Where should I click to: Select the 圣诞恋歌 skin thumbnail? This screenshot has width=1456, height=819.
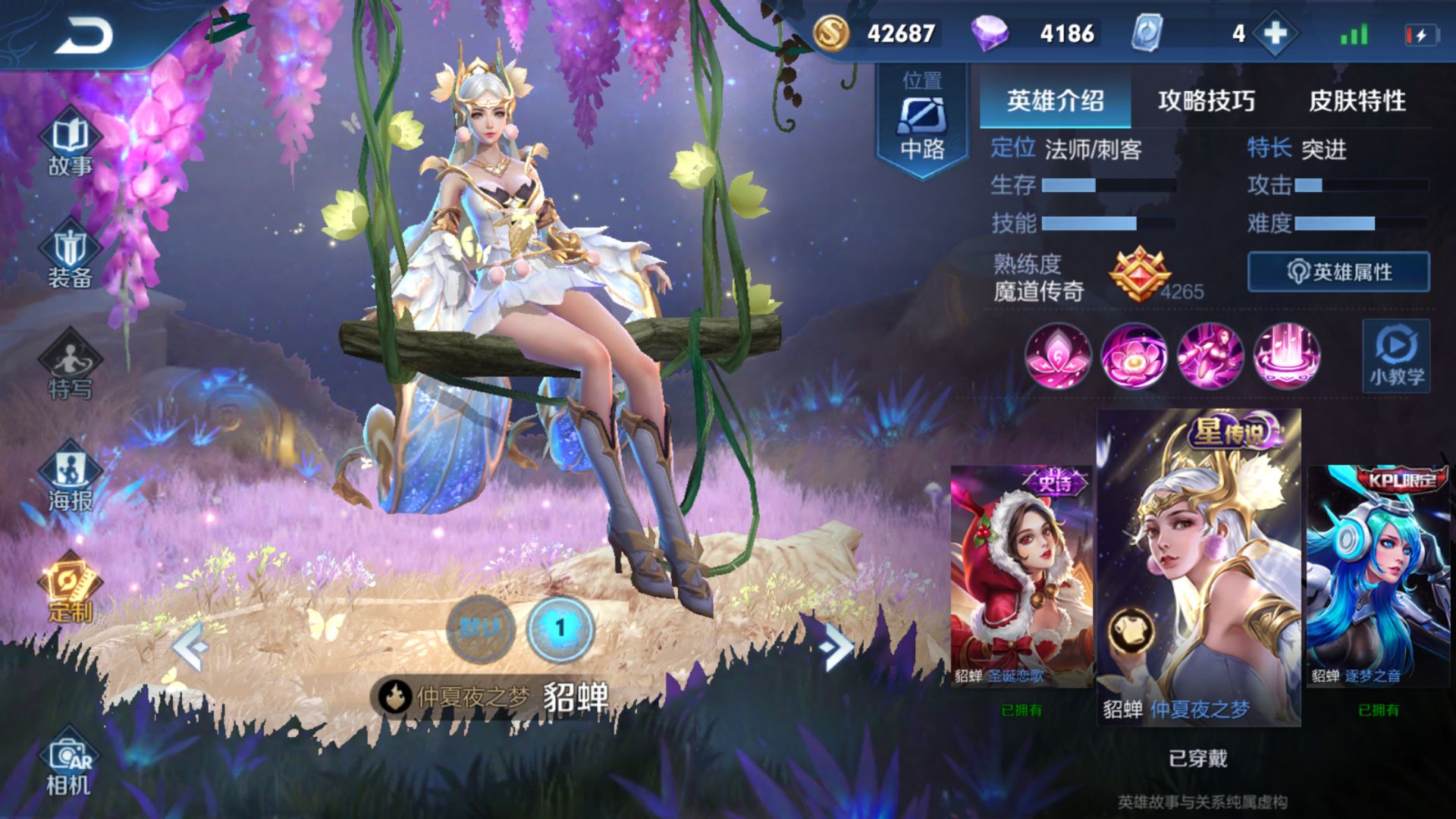coord(1021,576)
